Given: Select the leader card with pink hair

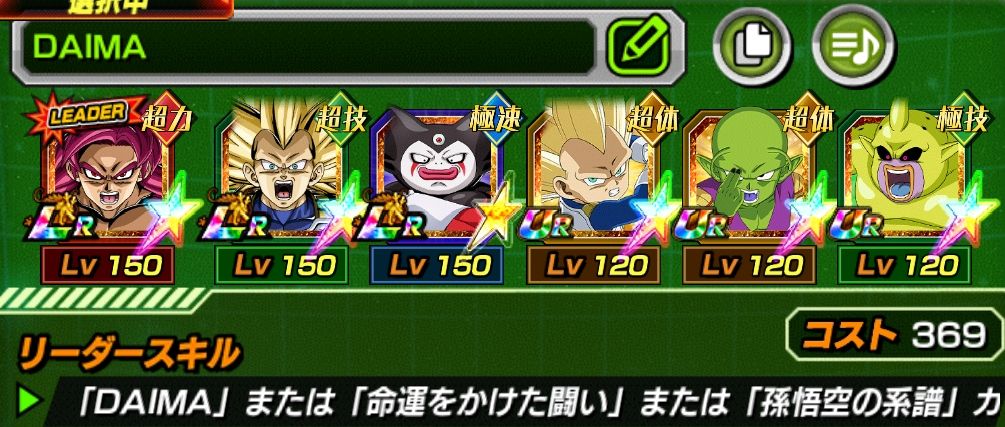Looking at the screenshot, I should click(109, 180).
